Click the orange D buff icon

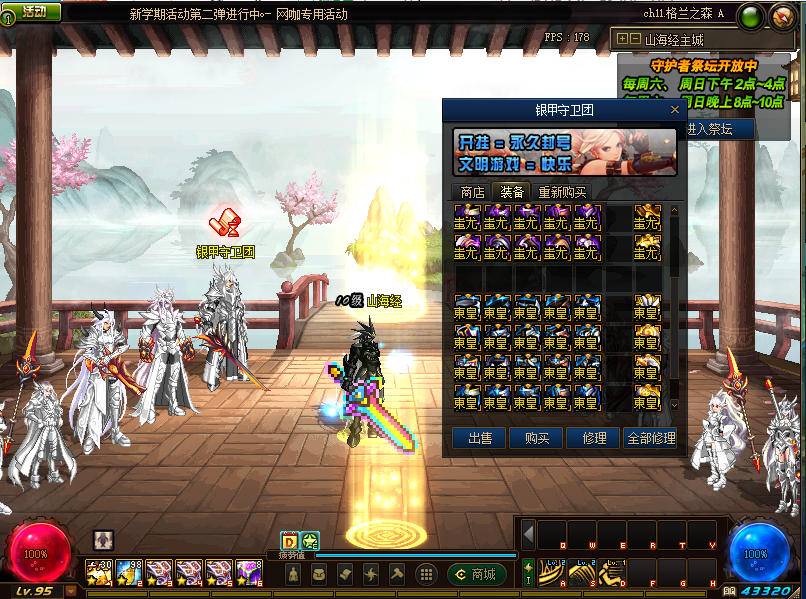coord(289,540)
